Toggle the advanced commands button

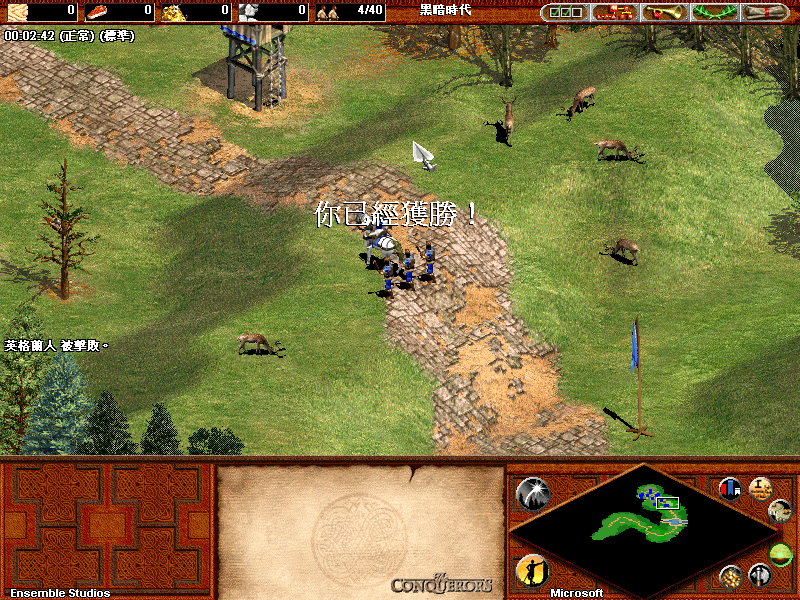[x=761, y=488]
